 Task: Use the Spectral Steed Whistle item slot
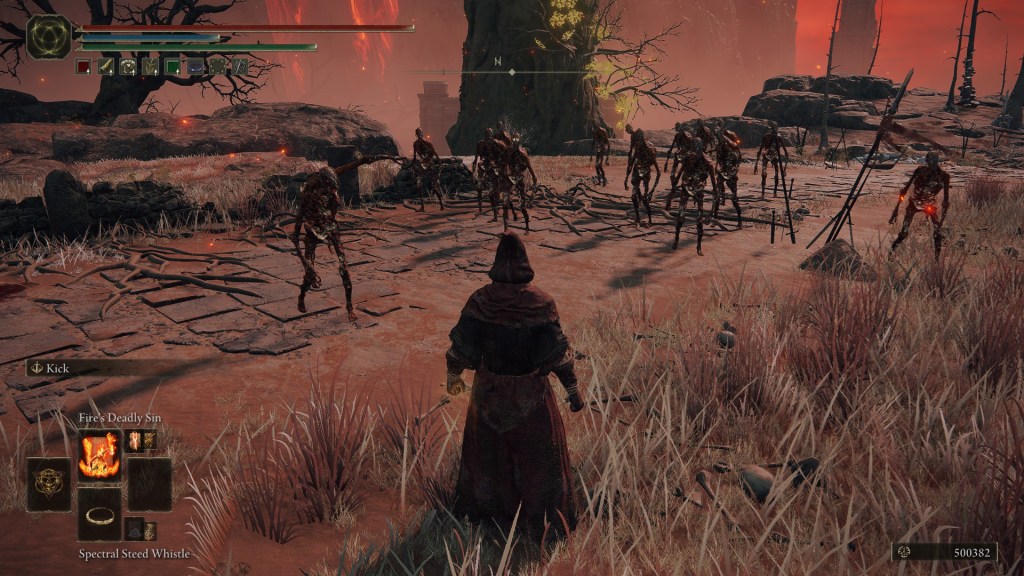(x=100, y=514)
